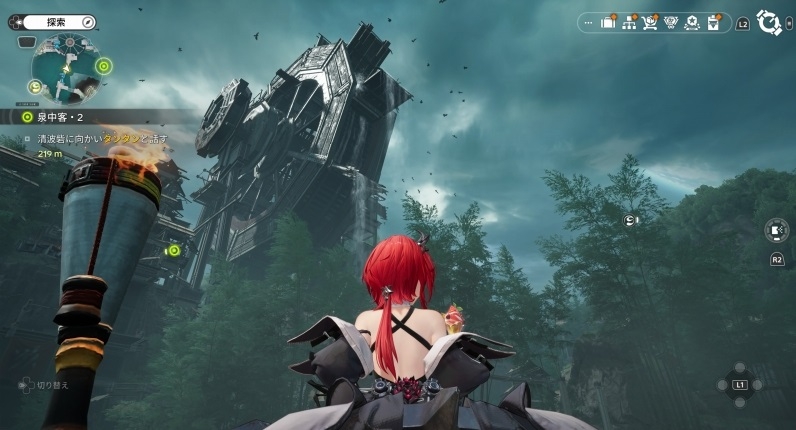Open the triangular crest emblem icon
The image size is (796, 430).
671,22
